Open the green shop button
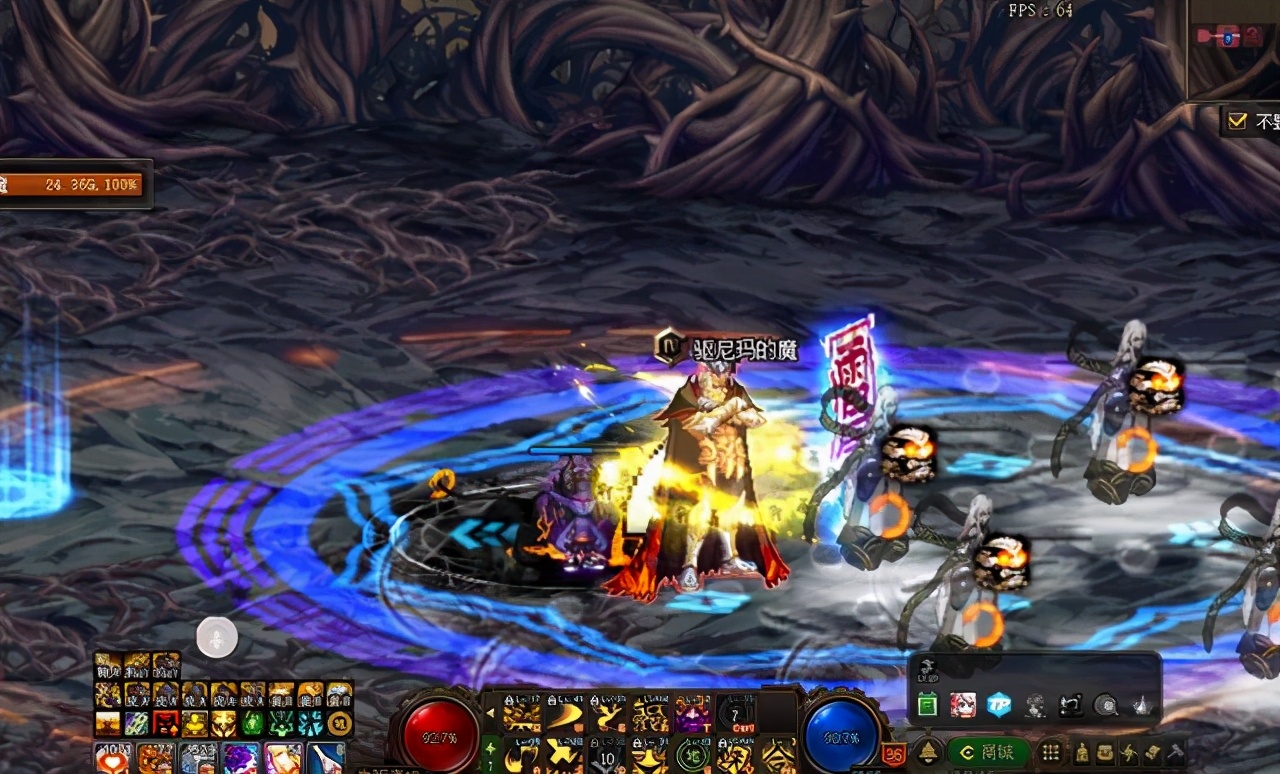Image resolution: width=1280 pixels, height=774 pixels. [x=988, y=752]
